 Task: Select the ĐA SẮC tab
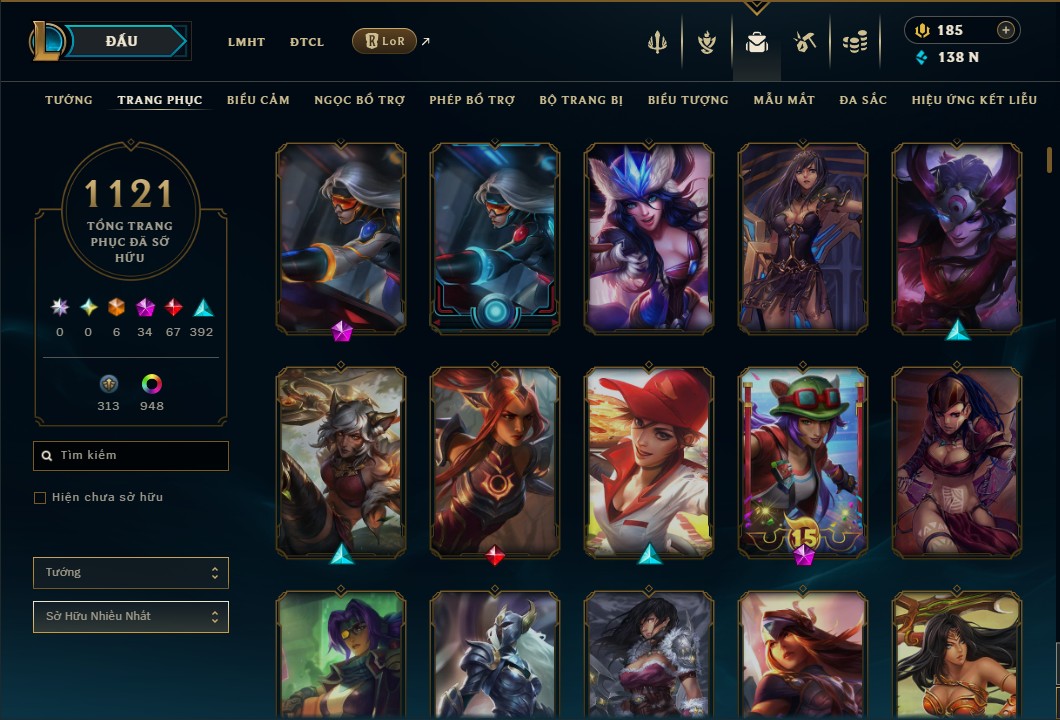(x=863, y=100)
